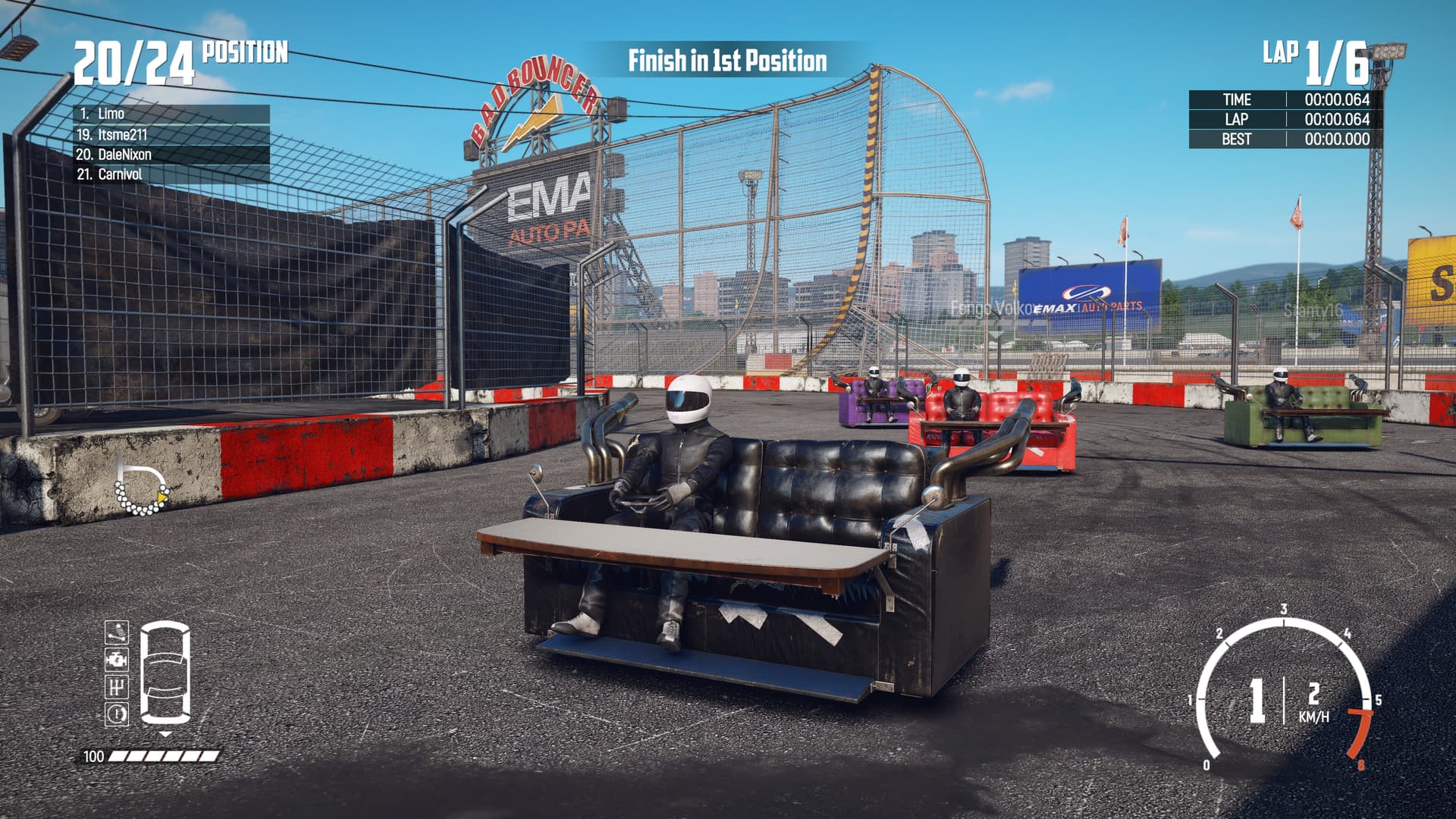Select DaleNixon's row in the standings
Image resolution: width=1456 pixels, height=819 pixels.
(x=171, y=154)
